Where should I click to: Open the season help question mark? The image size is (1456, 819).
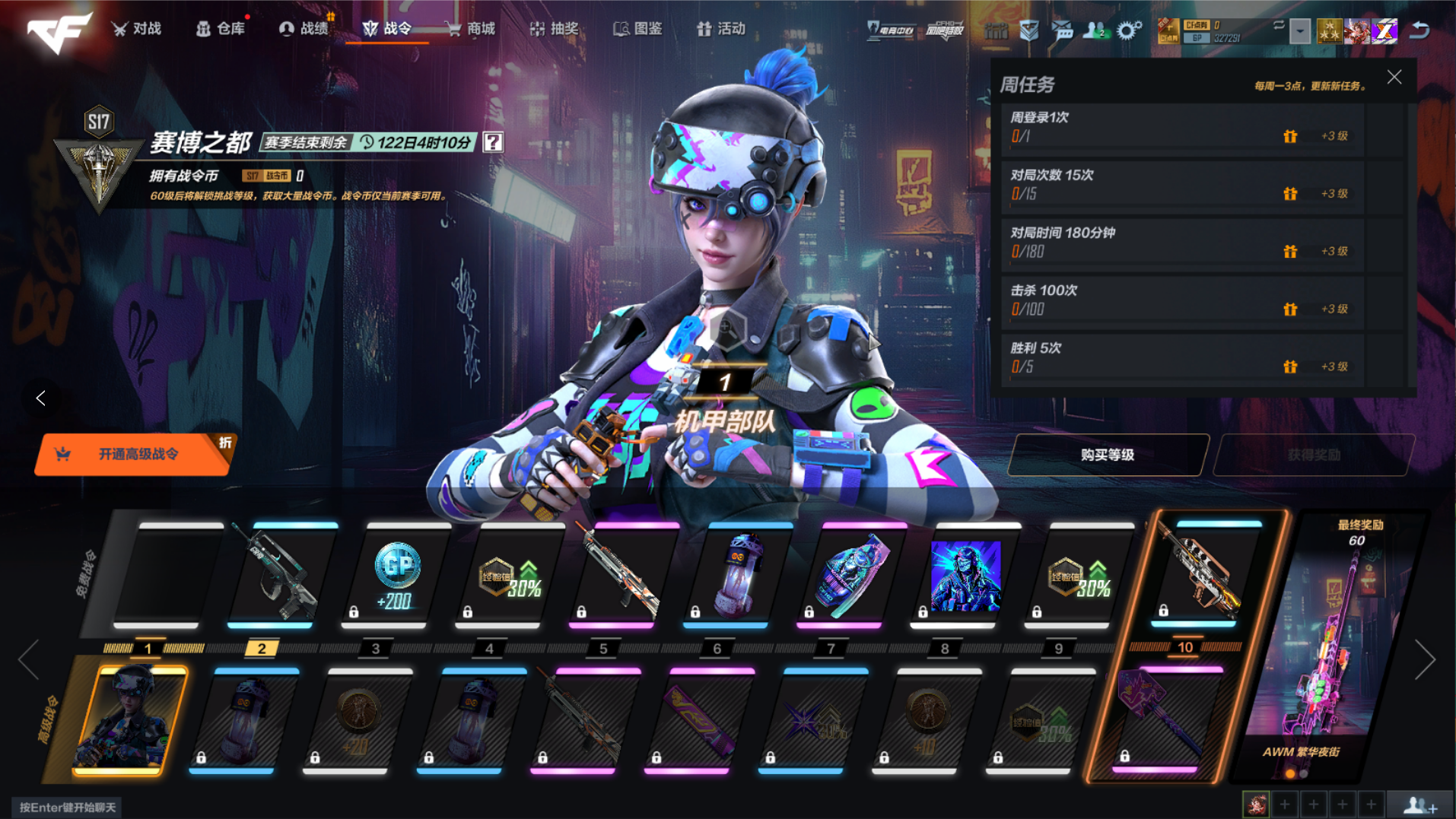coord(493,142)
